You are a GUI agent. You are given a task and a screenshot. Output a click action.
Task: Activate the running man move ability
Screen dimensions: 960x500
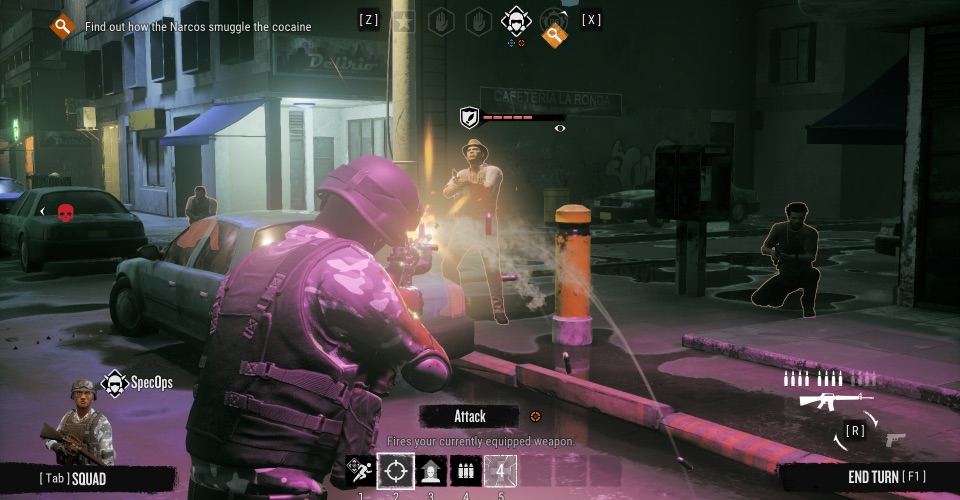361,470
